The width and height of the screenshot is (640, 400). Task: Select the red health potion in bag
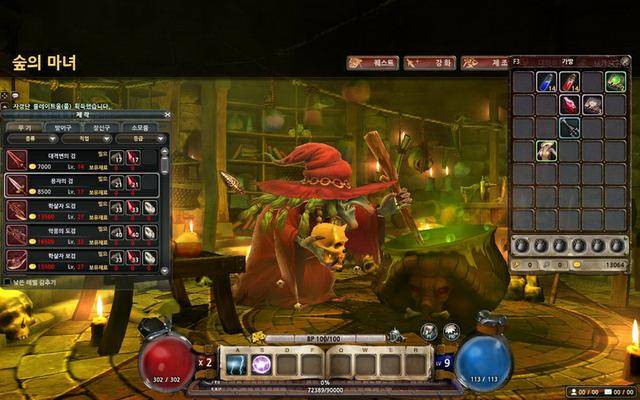click(x=569, y=82)
